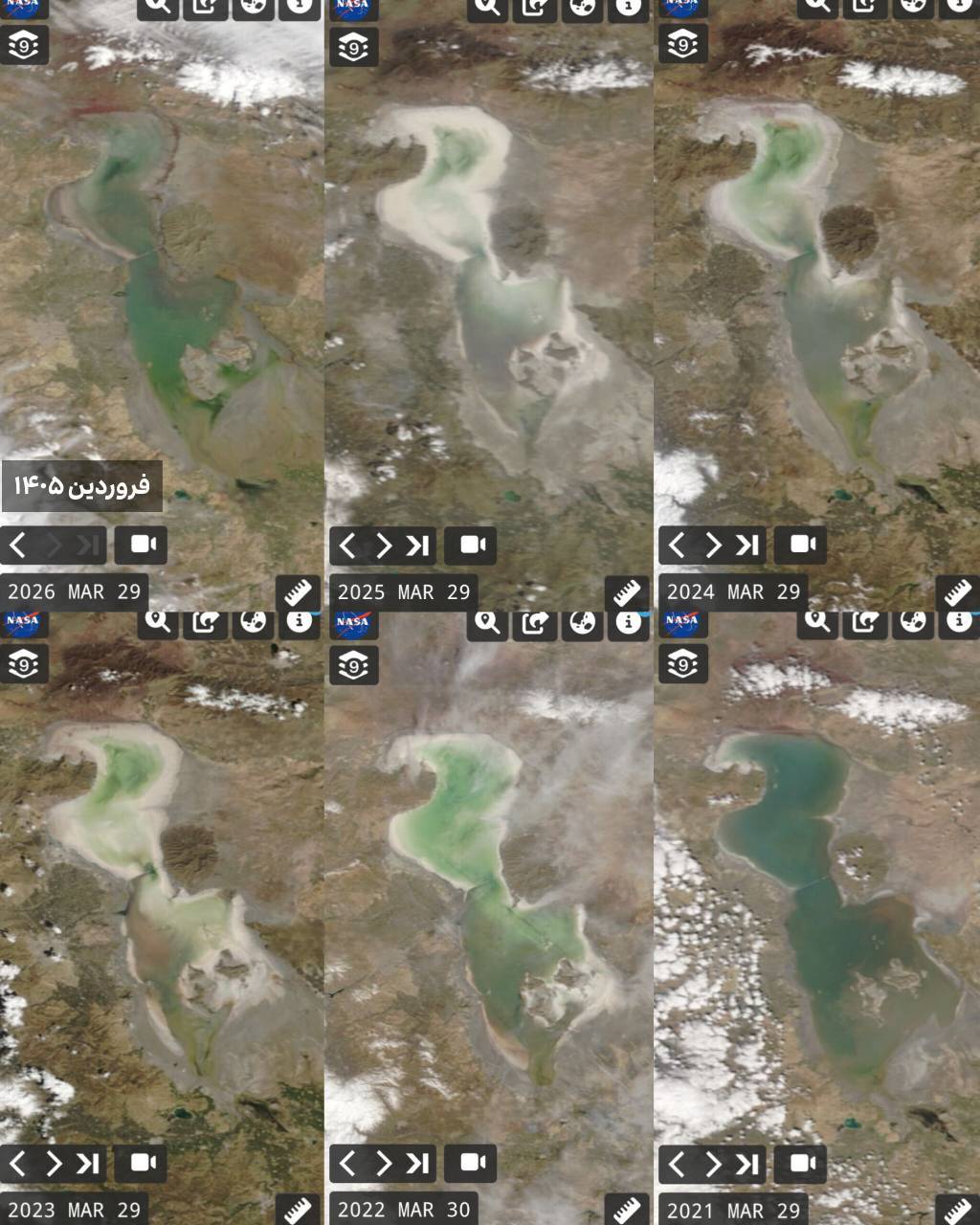Image resolution: width=980 pixels, height=1225 pixels.
Task: Click the 2026 MAR 29 date label
Action: (x=75, y=592)
